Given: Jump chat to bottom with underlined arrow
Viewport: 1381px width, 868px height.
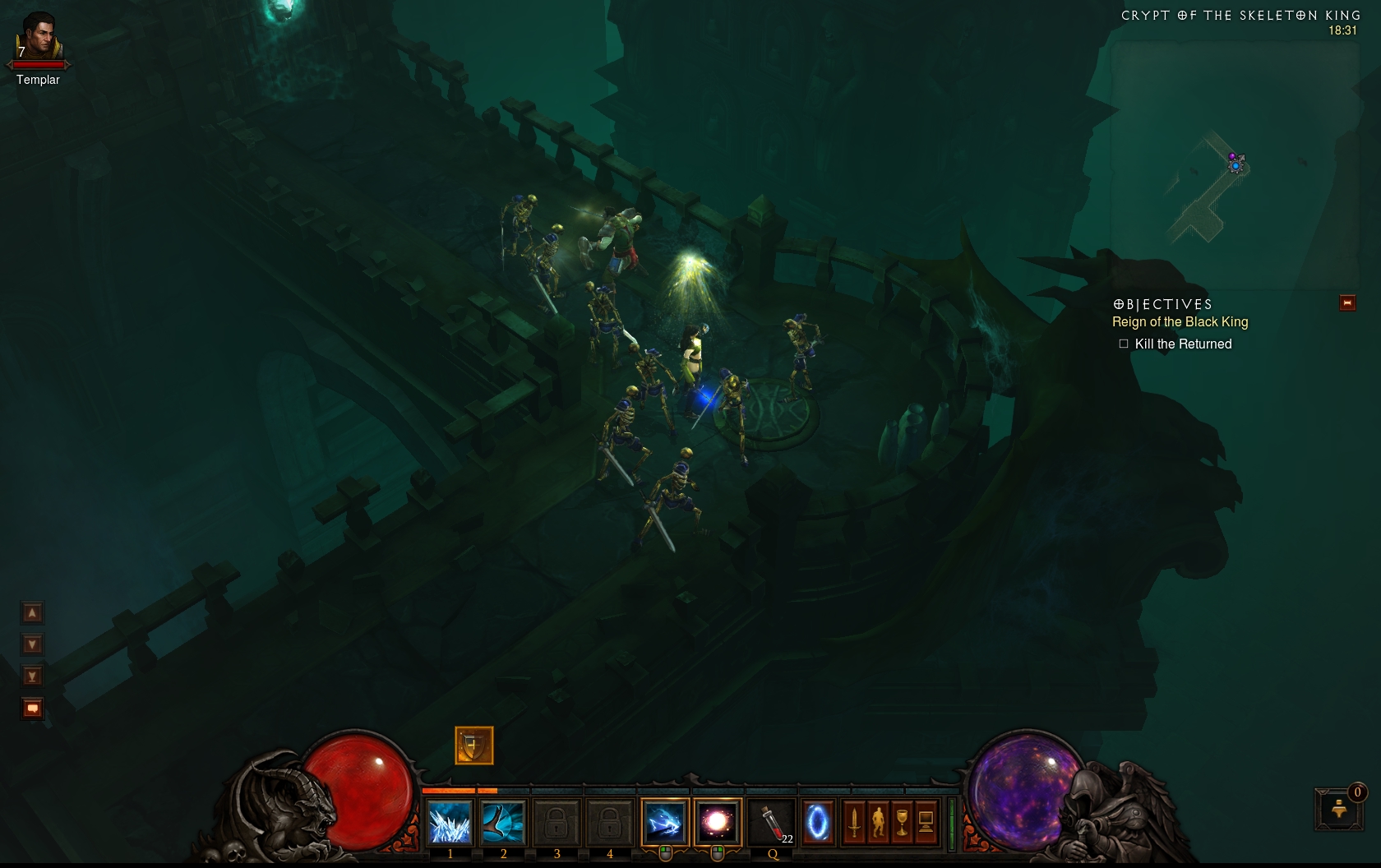Looking at the screenshot, I should point(32,676).
